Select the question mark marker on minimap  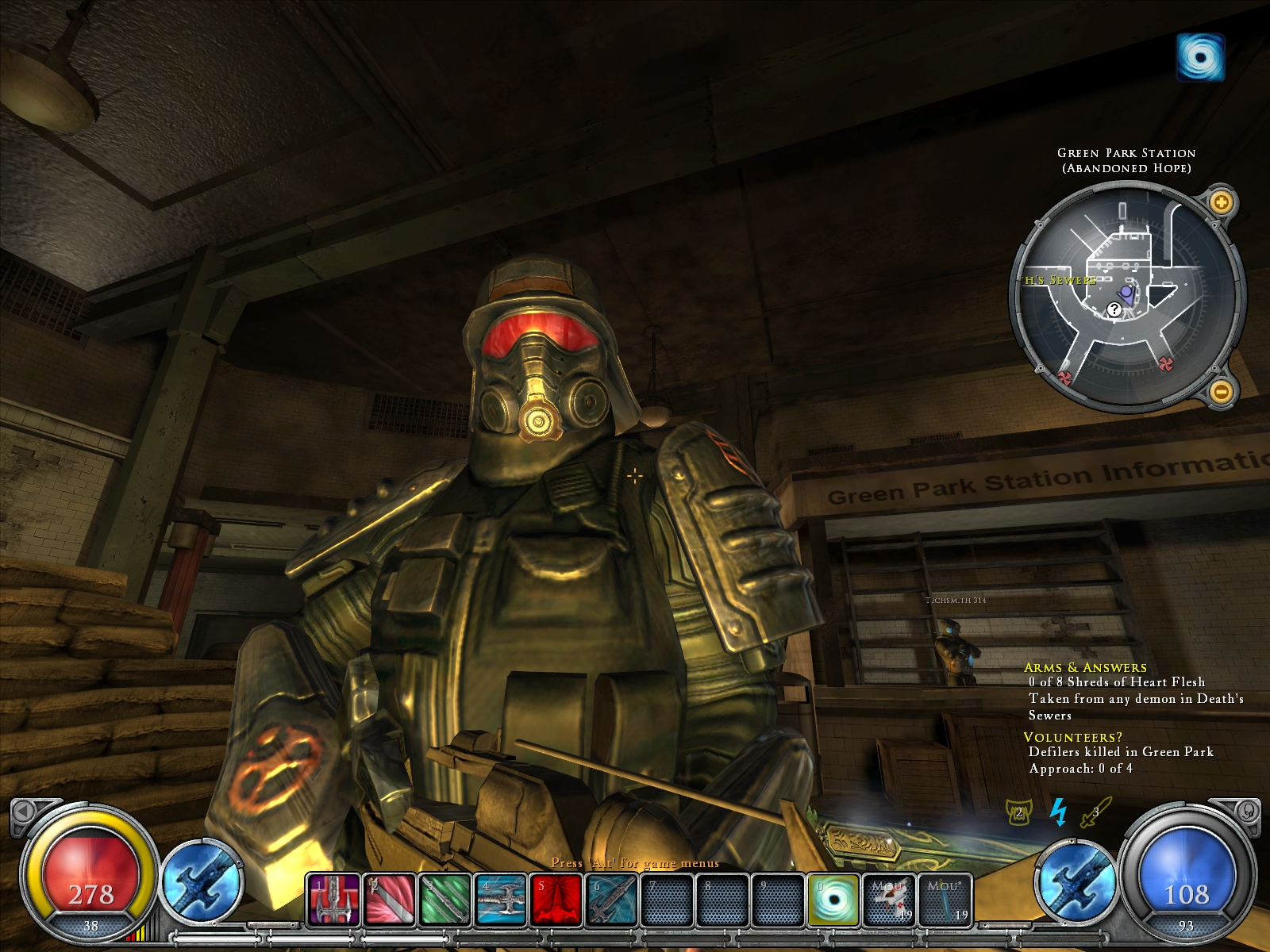1114,309
